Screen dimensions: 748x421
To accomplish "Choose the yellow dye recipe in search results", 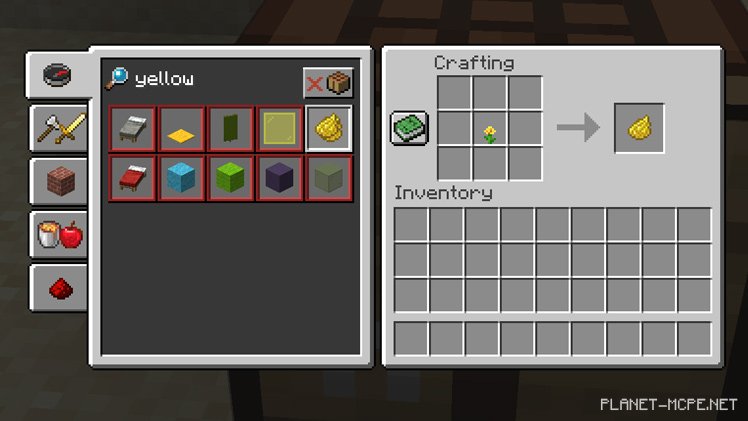I will [x=329, y=128].
